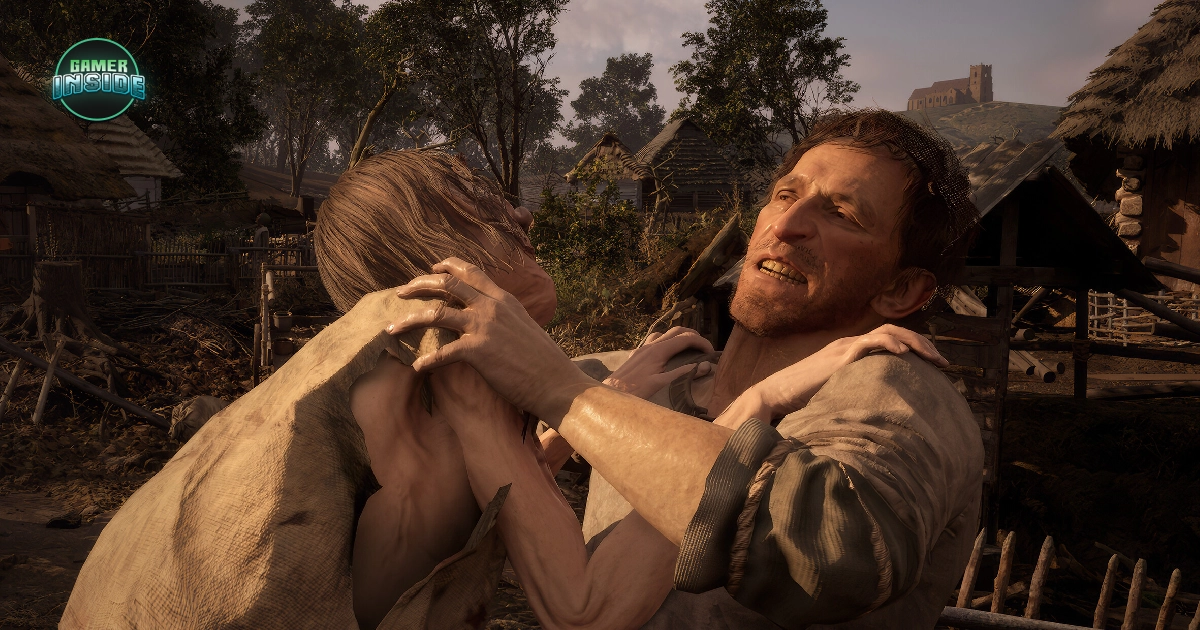This screenshot has height=630, width=1200.
Task: Click the Gamer Inside logo badge
Action: 97,79
